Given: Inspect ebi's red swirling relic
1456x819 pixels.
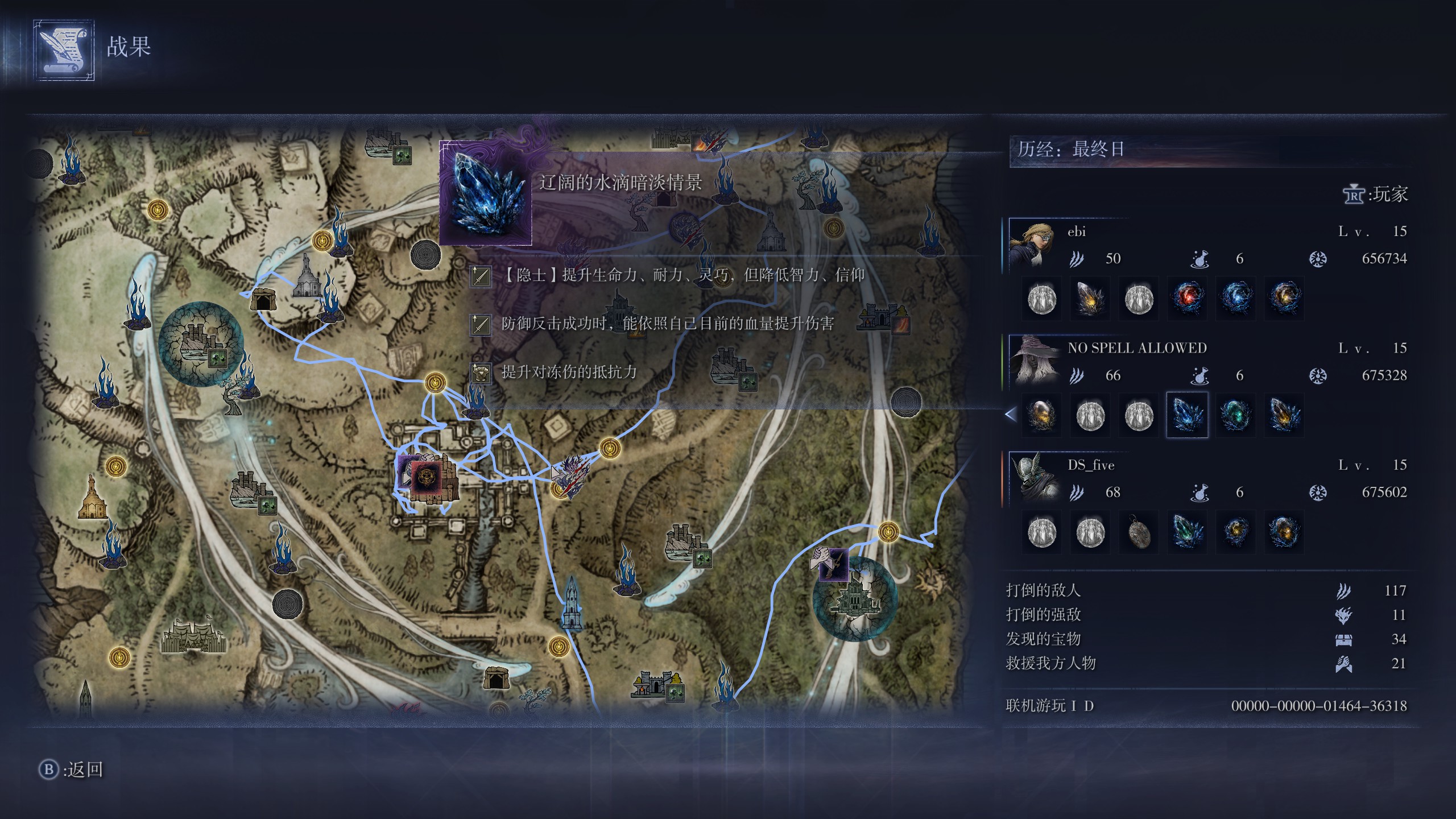Looking at the screenshot, I should 1187,298.
